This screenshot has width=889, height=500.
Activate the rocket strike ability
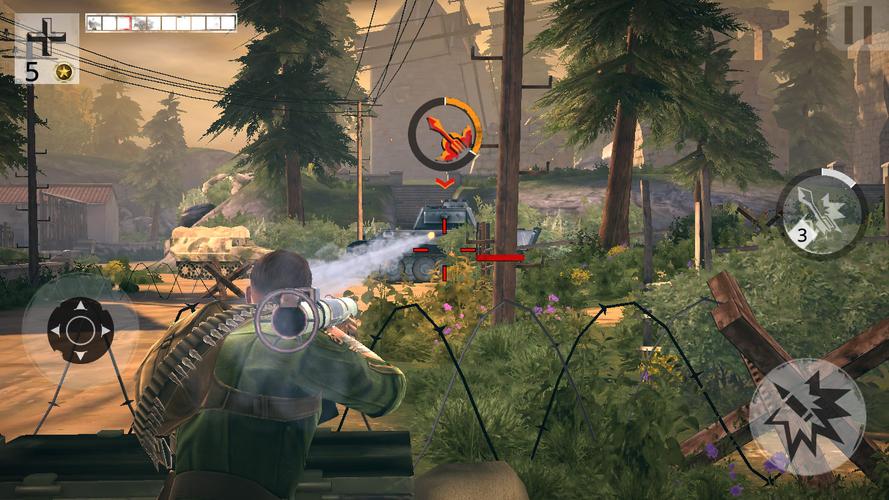(x=821, y=212)
